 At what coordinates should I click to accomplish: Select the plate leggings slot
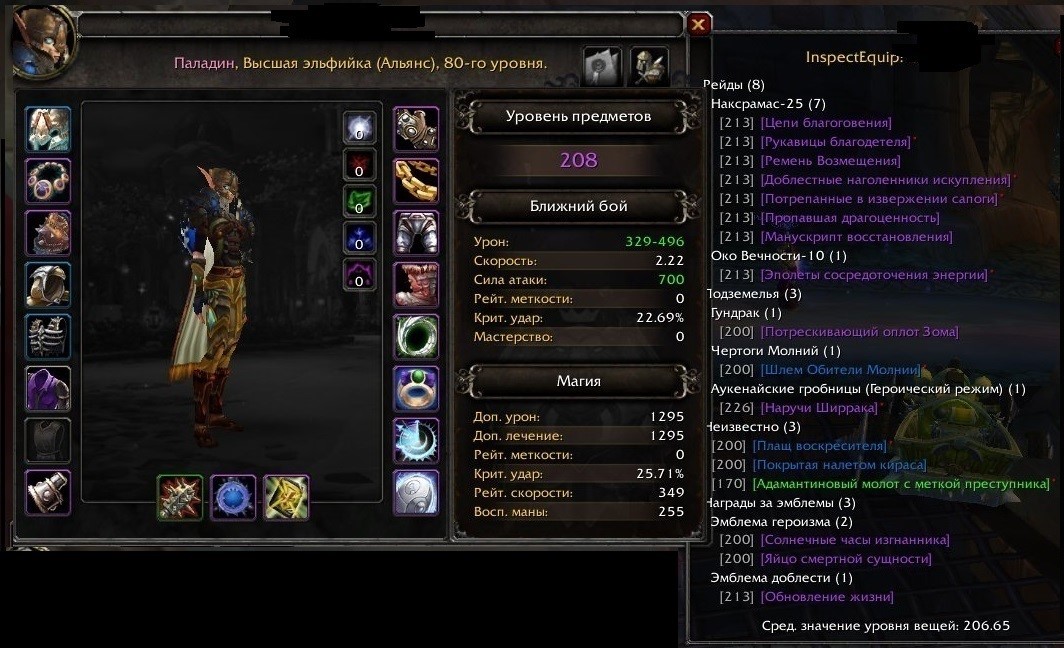pos(416,233)
